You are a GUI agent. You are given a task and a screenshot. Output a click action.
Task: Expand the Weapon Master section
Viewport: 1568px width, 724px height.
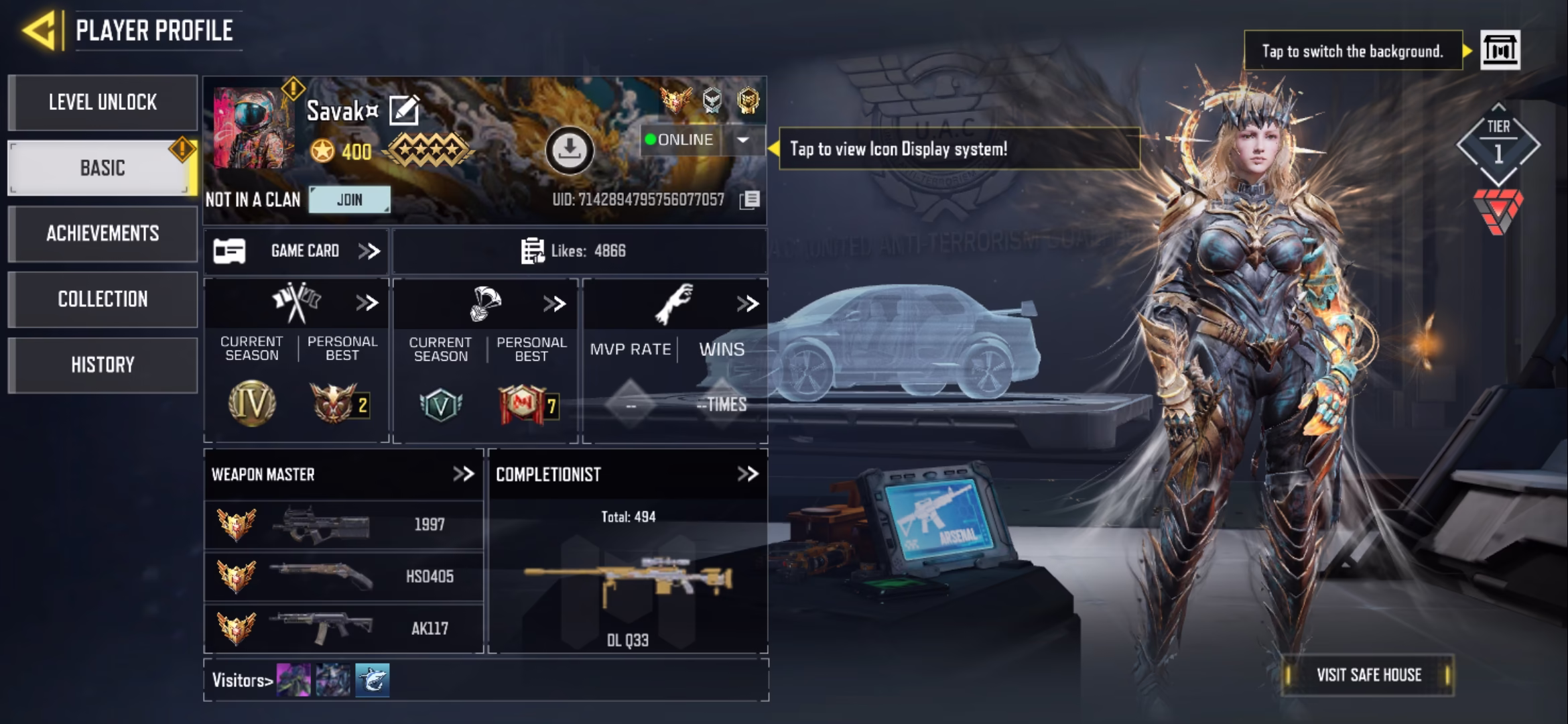click(463, 475)
